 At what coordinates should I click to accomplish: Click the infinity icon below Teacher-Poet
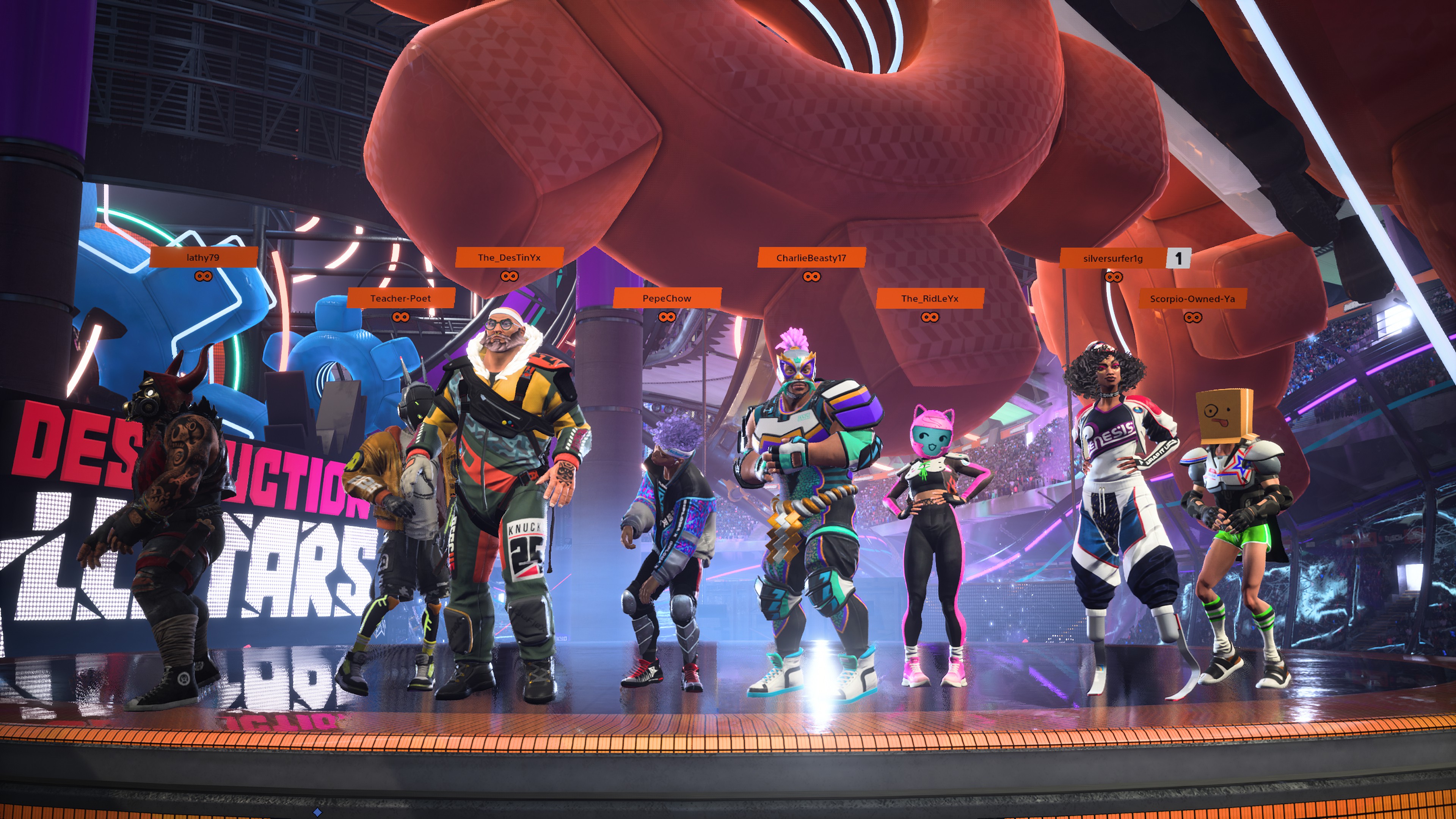[401, 318]
